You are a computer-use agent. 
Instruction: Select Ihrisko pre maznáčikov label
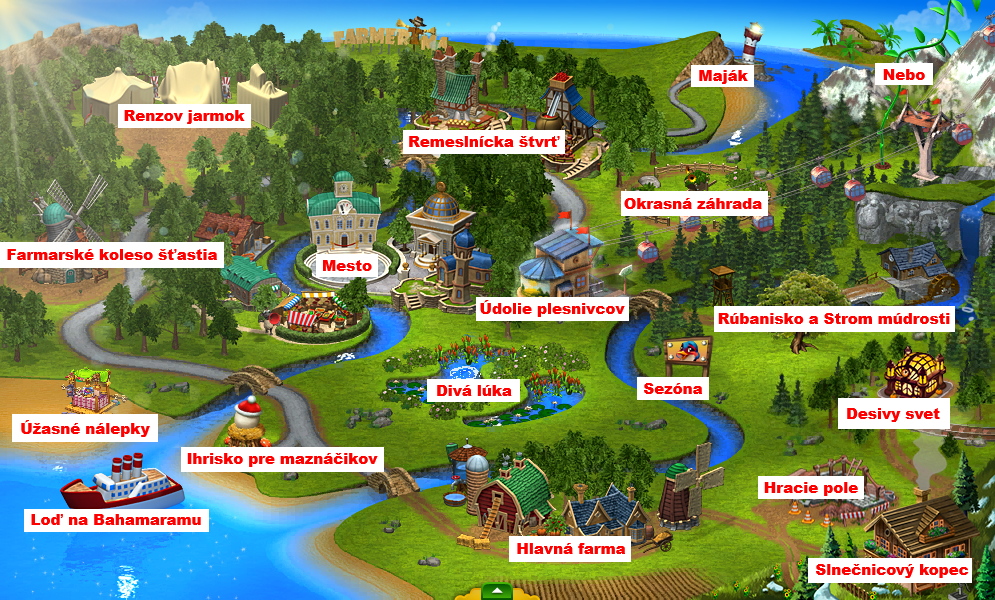pyautogui.click(x=283, y=459)
